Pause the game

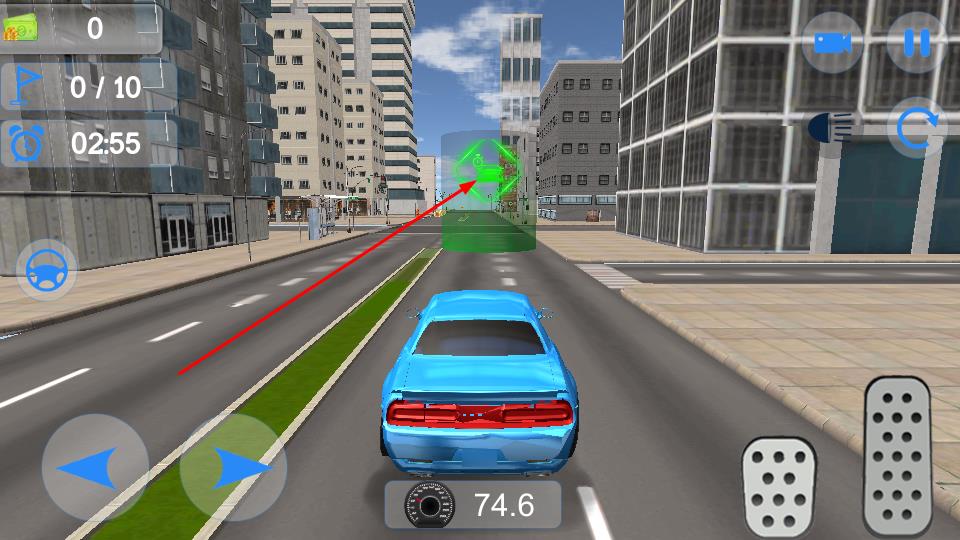click(x=916, y=42)
